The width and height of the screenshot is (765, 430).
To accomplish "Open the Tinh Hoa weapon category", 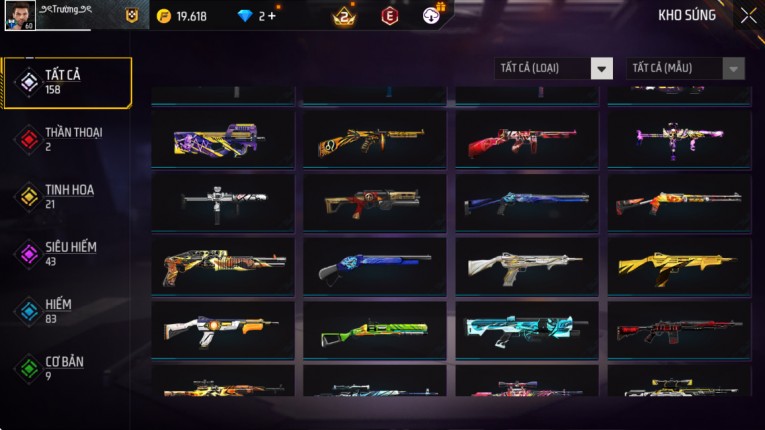I will (x=67, y=196).
